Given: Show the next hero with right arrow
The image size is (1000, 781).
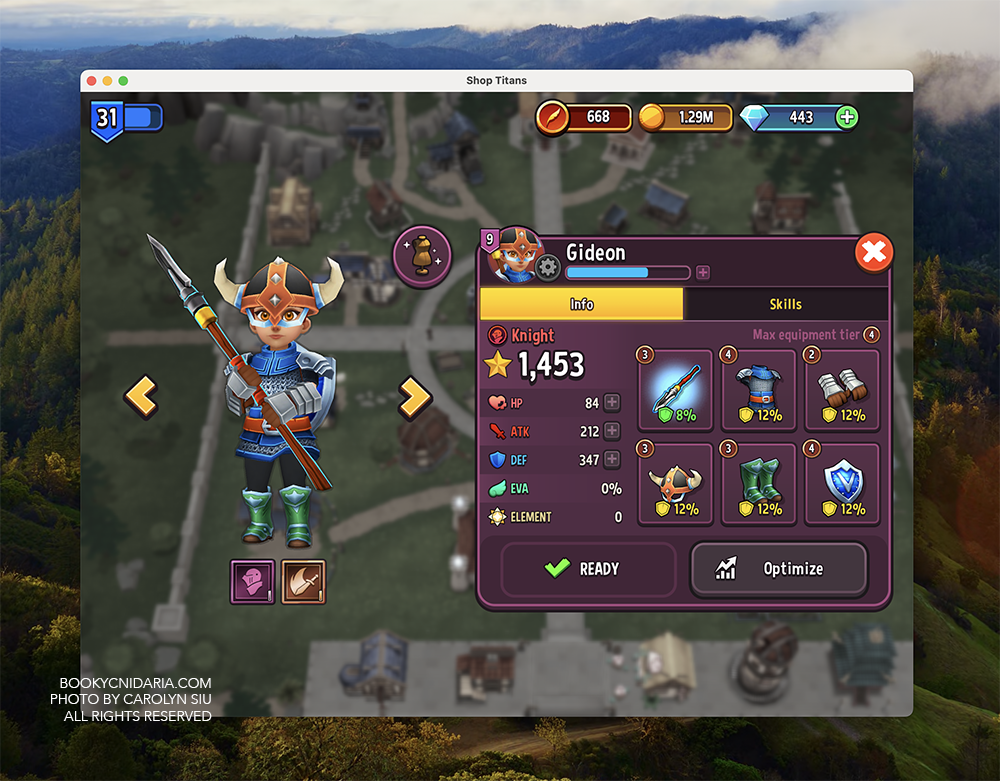Looking at the screenshot, I should [x=413, y=397].
